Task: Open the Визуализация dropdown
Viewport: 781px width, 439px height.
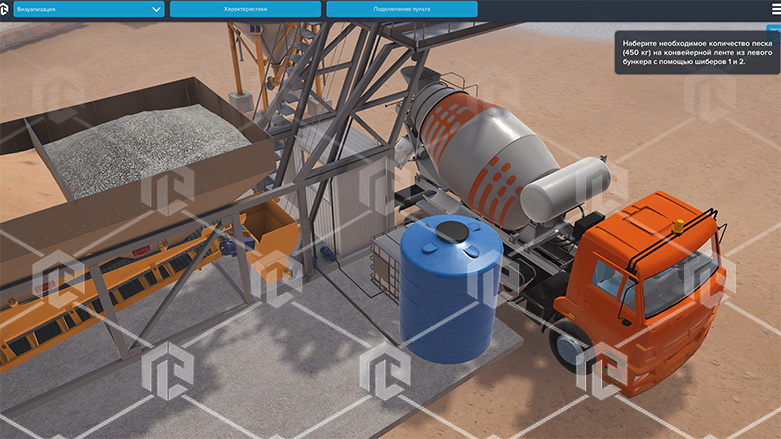Action: (88, 9)
